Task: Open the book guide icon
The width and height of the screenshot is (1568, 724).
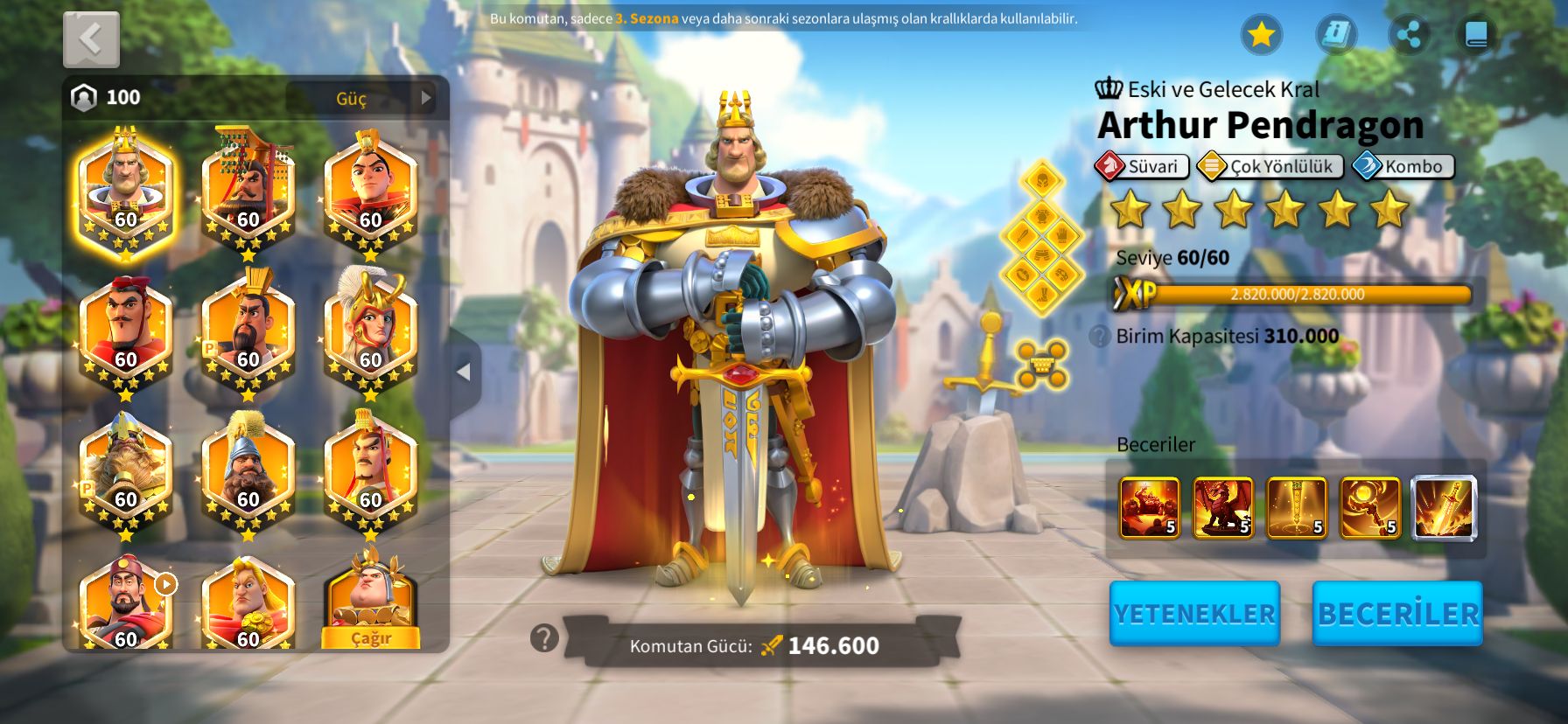Action: click(1476, 35)
